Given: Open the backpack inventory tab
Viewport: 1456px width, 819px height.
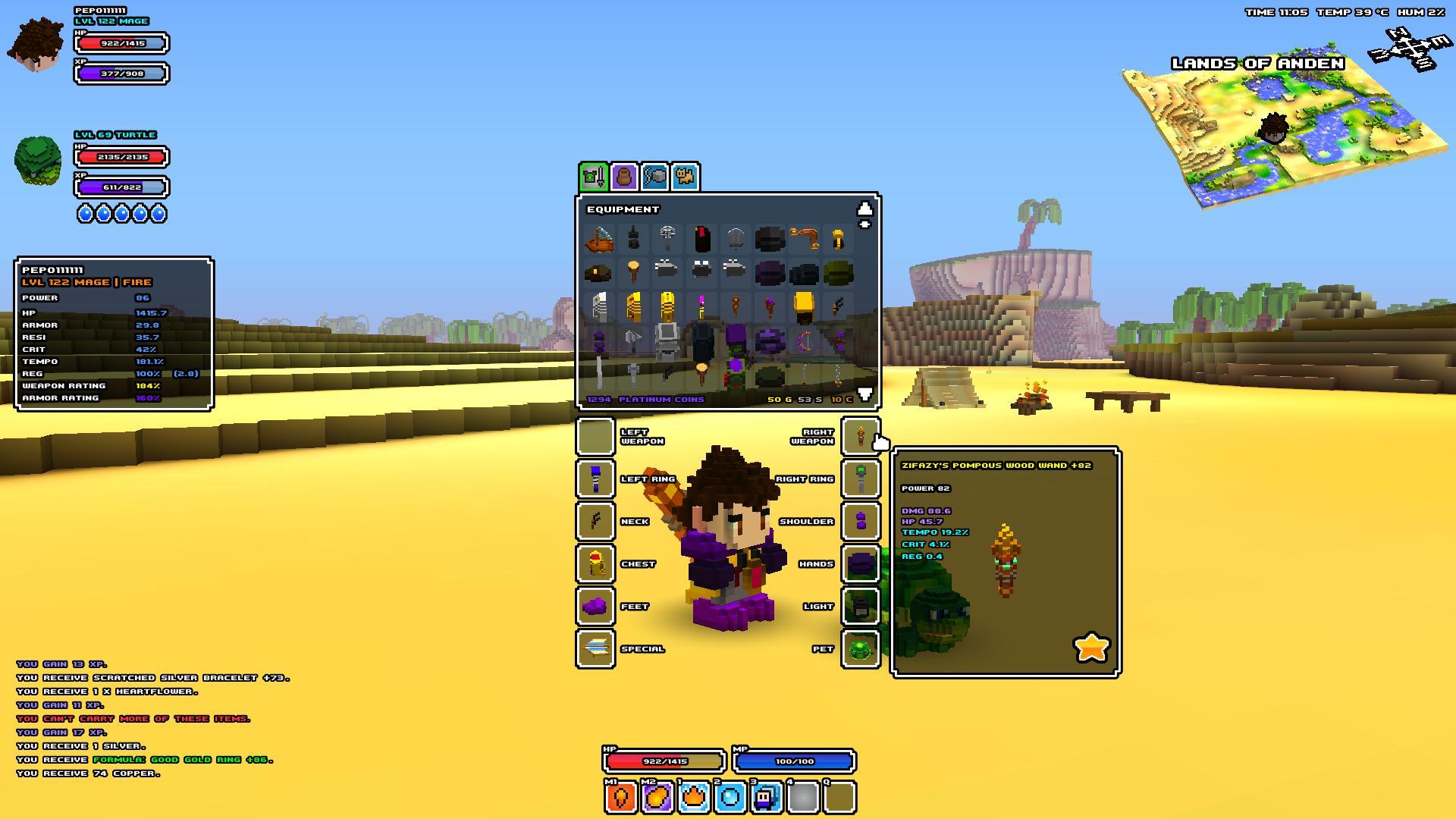Looking at the screenshot, I should 624,177.
